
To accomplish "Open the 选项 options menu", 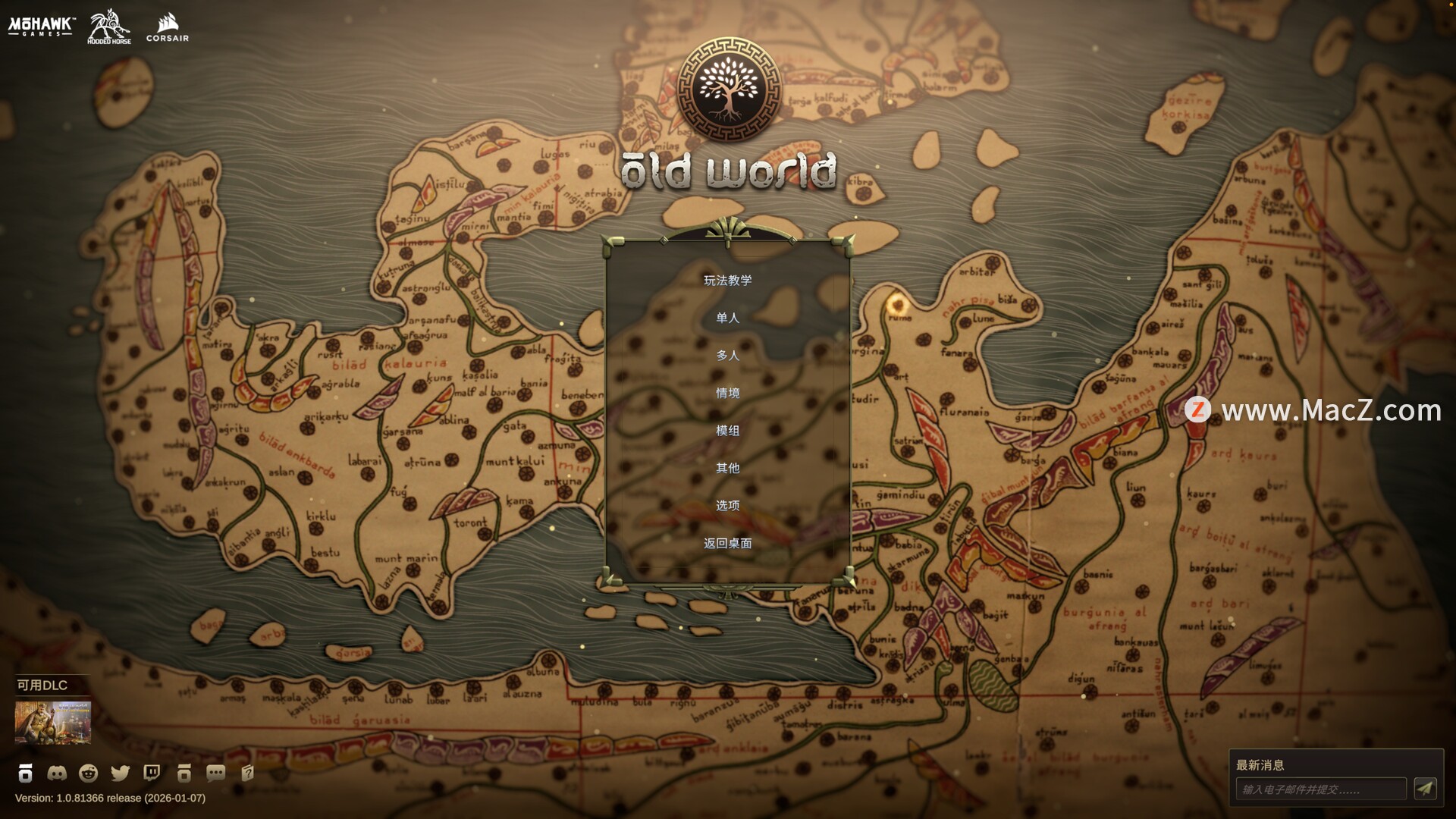I will tap(727, 505).
